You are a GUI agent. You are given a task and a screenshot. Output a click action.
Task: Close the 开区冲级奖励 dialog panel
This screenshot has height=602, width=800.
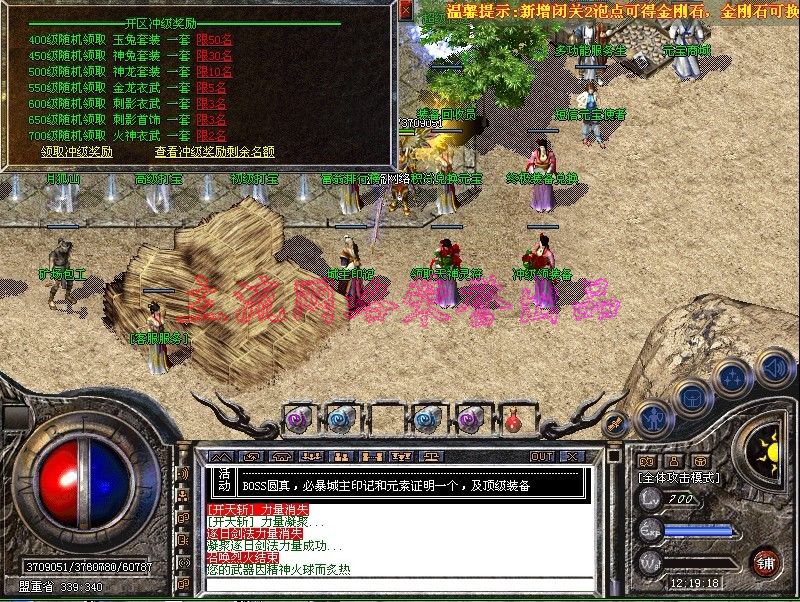405,11
